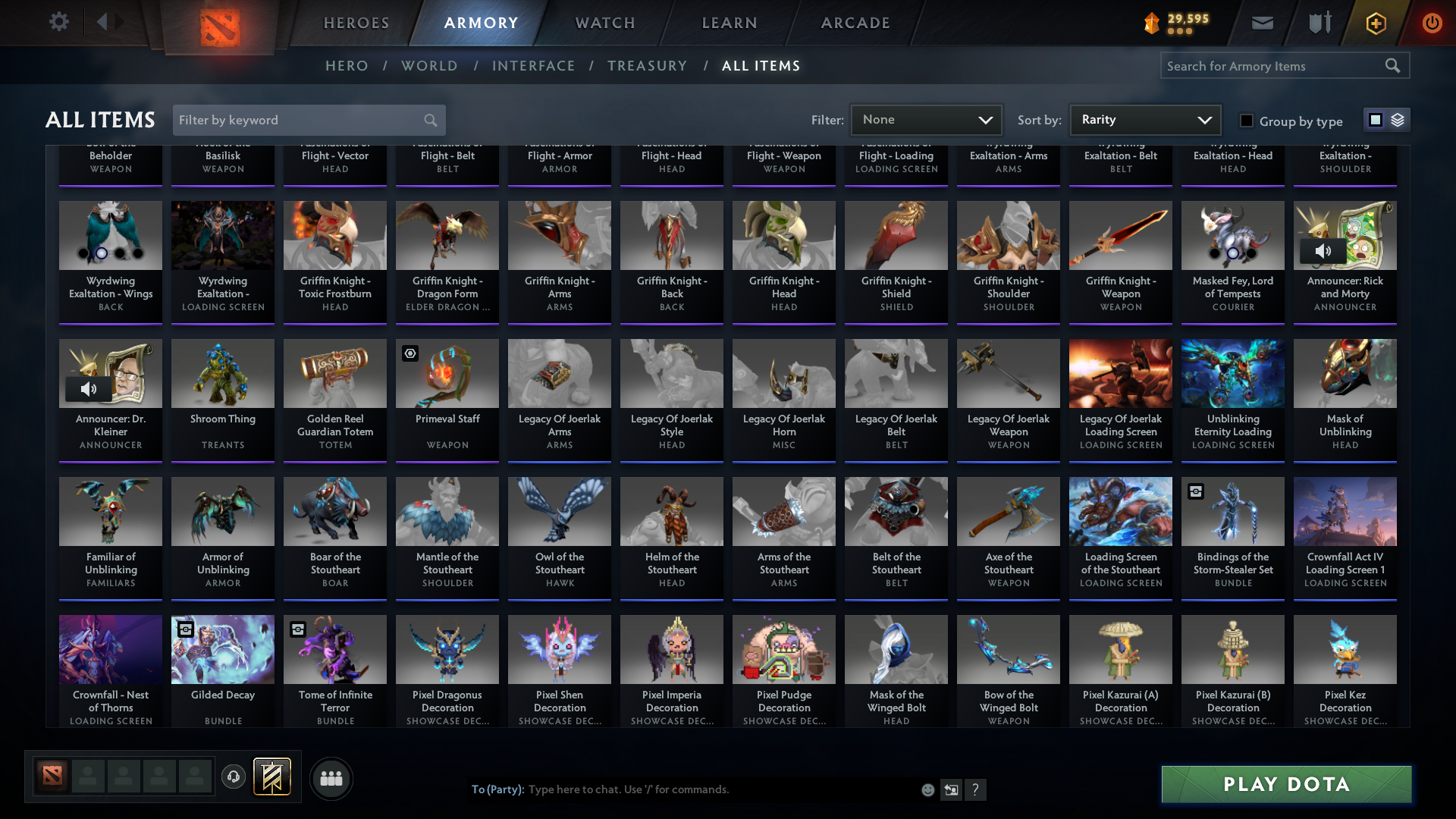Image resolution: width=1456 pixels, height=819 pixels.
Task: Open the Filter dropdown set to None
Action: point(926,120)
